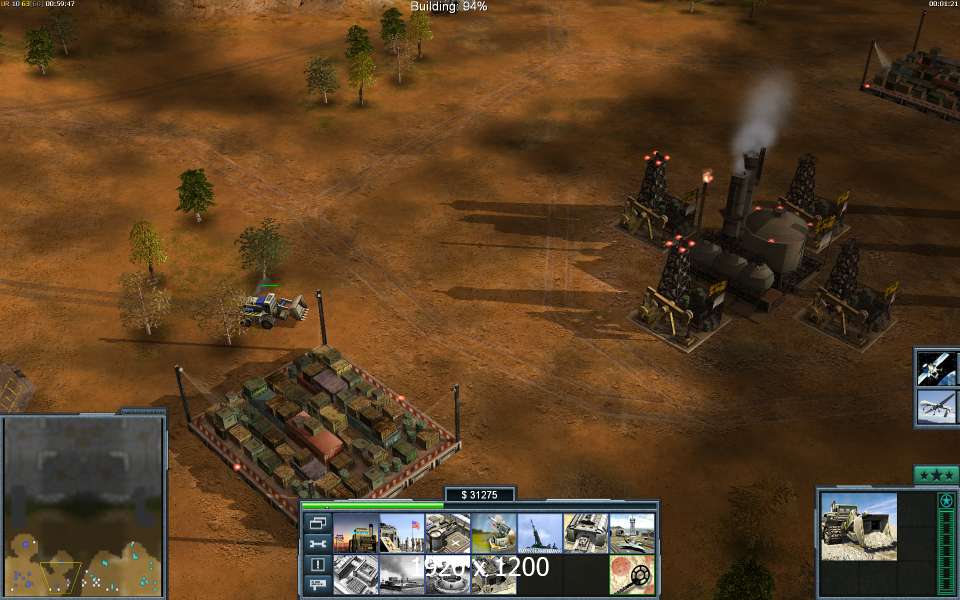Jump to the exclamation mark alert

[x=317, y=564]
